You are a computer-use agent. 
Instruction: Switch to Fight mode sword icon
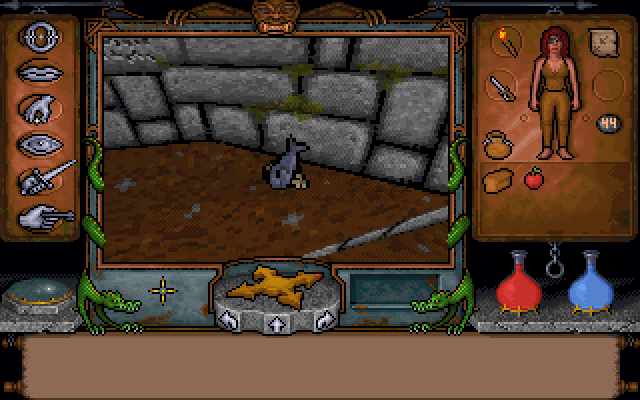pos(46,178)
